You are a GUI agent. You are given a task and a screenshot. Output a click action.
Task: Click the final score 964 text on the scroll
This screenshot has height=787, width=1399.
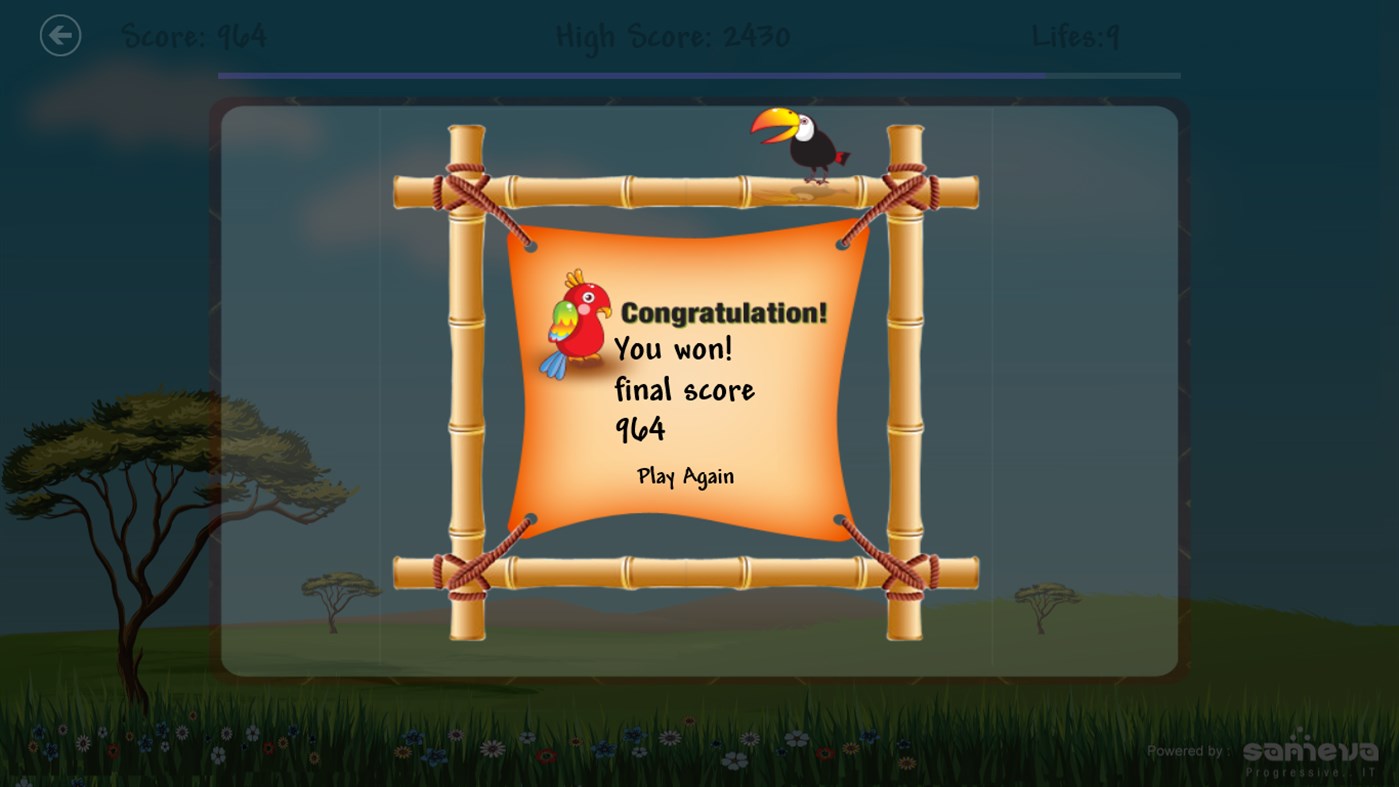[x=640, y=429]
